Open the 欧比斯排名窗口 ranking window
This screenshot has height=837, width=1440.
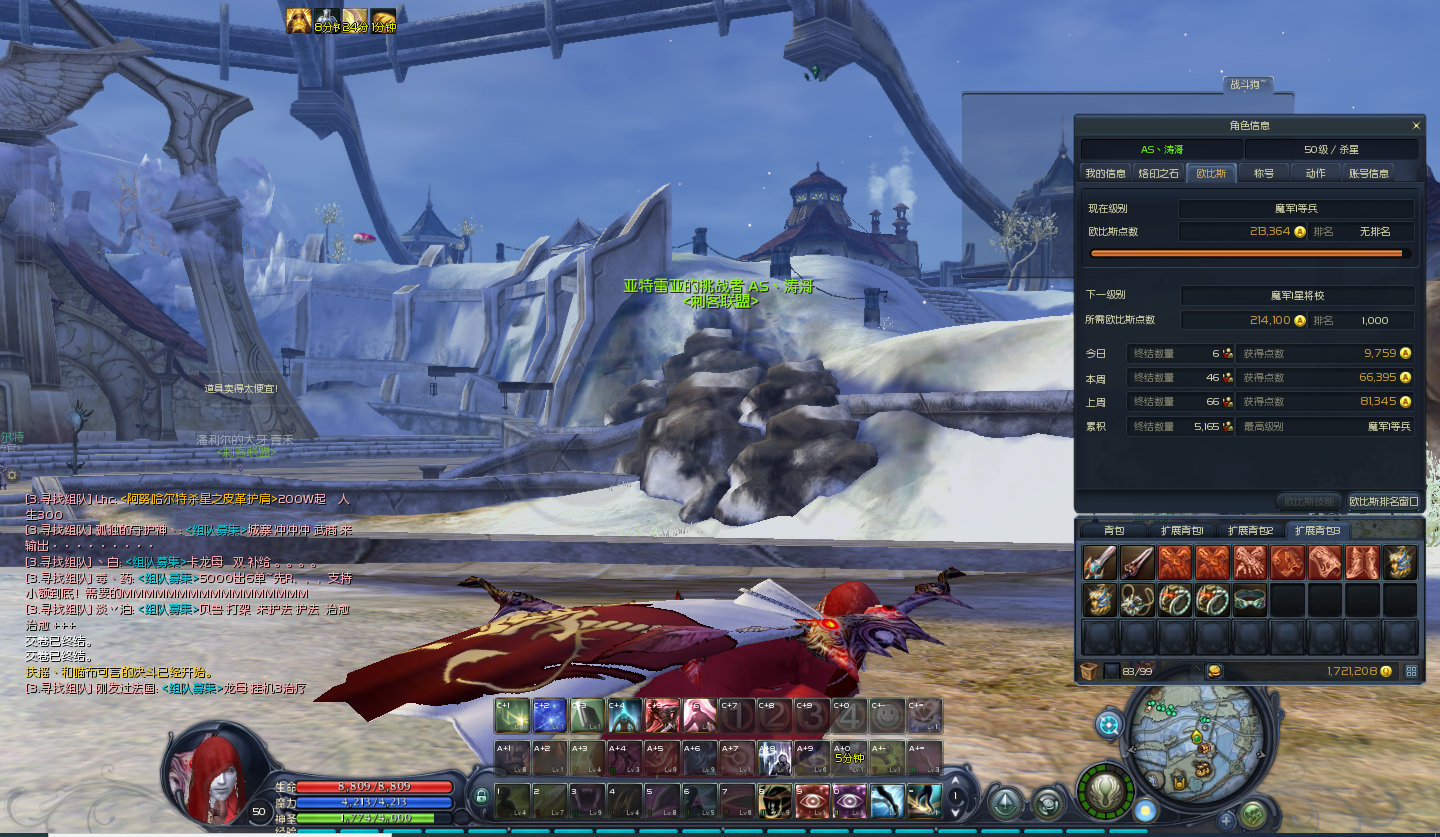(x=1383, y=501)
